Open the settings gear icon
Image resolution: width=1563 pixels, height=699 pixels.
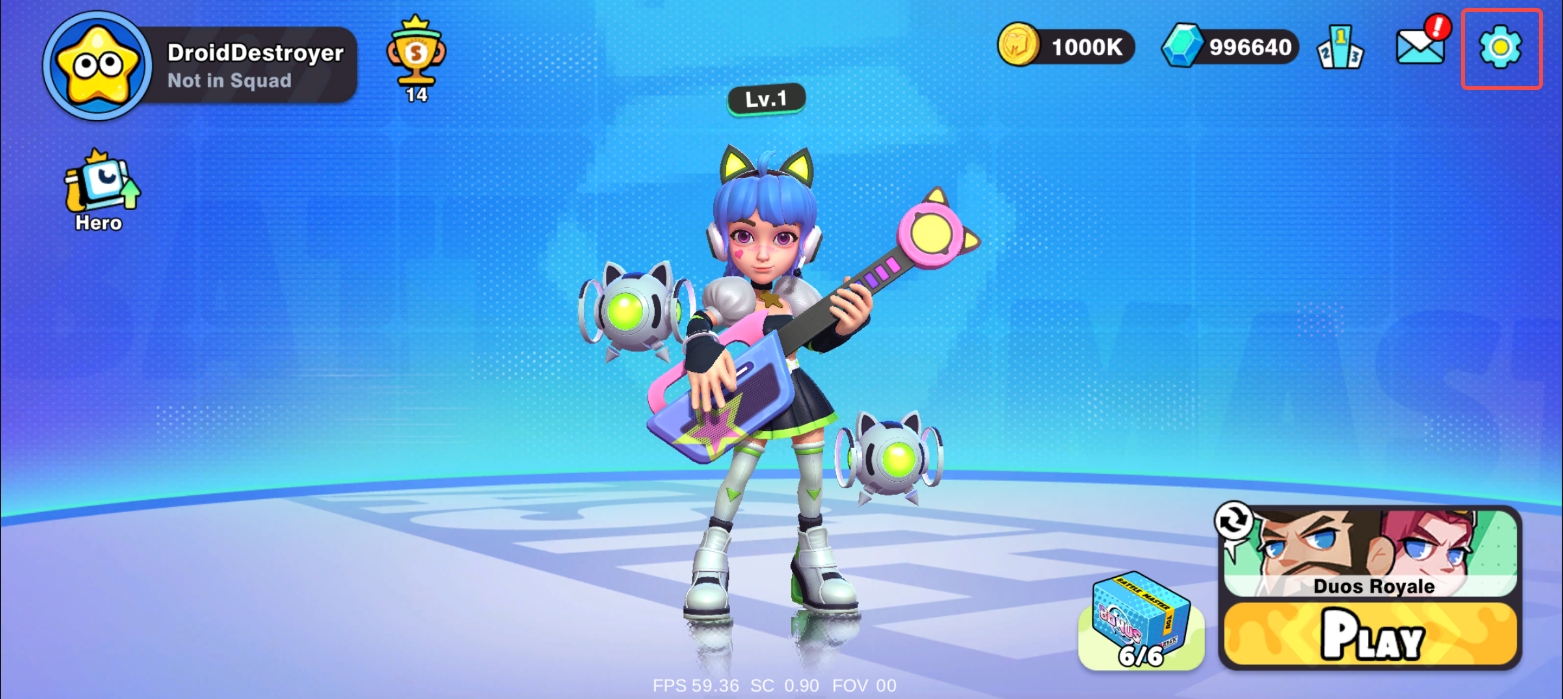coord(1500,48)
